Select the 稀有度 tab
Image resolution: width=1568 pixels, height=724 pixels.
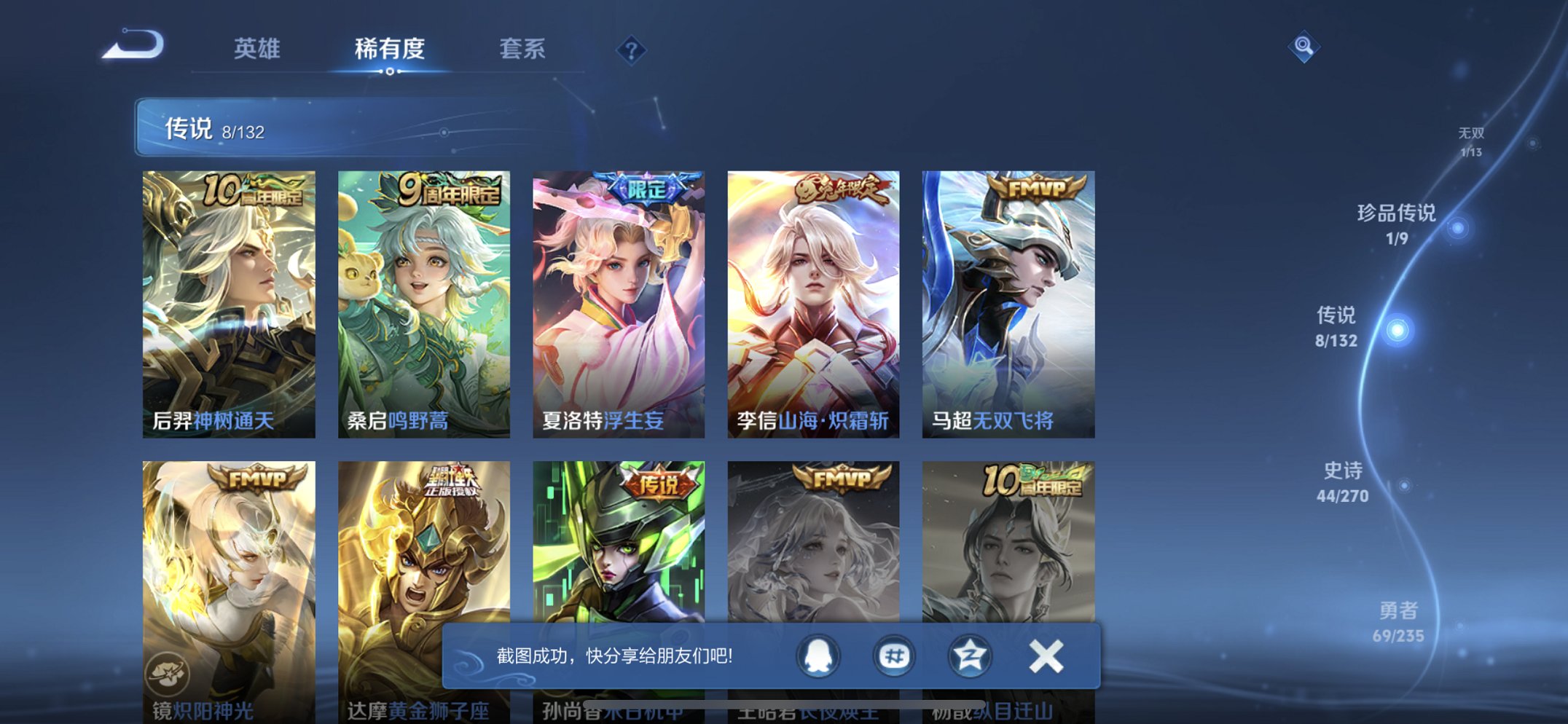(x=391, y=49)
